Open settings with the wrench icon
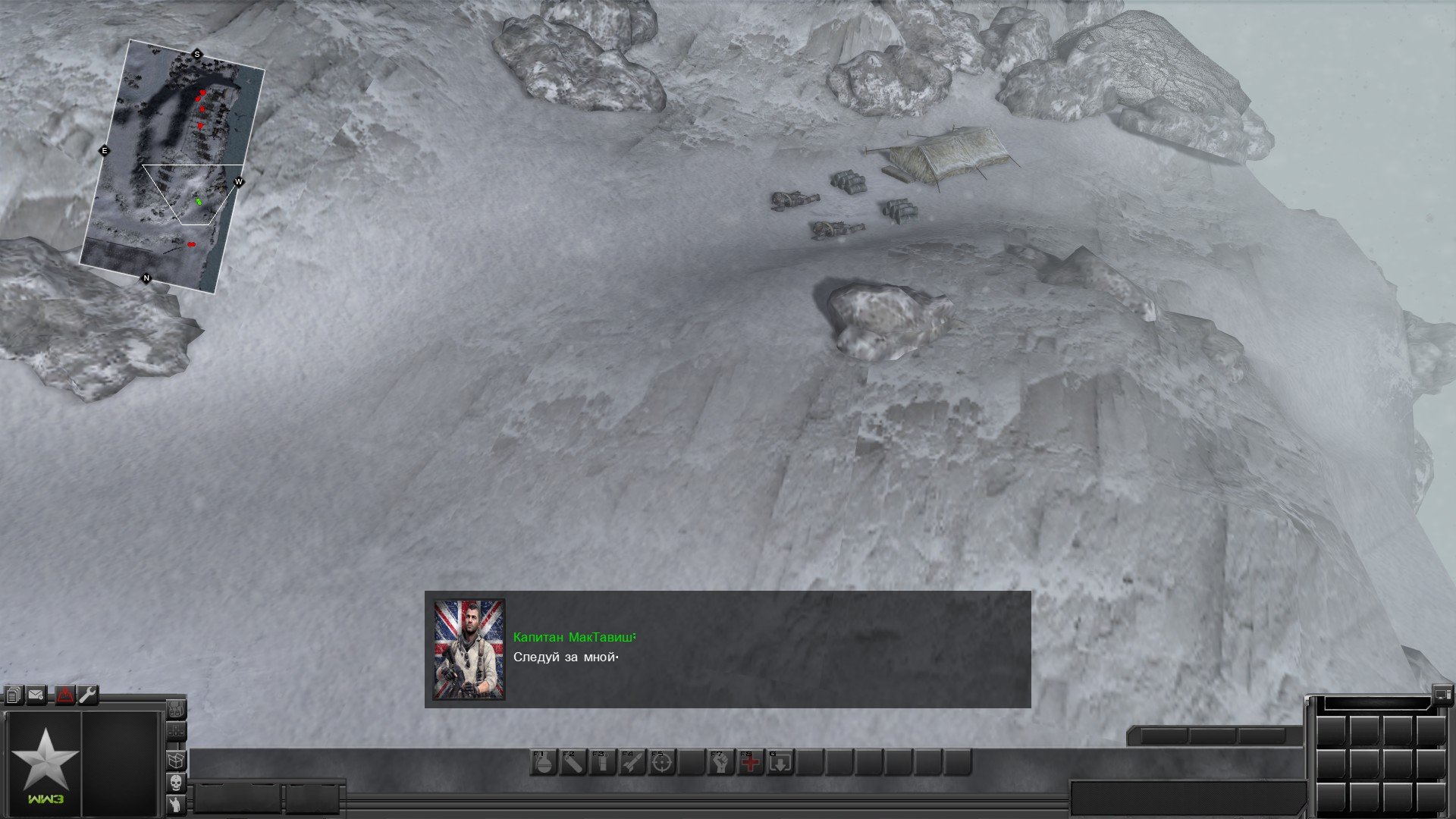 (x=88, y=695)
